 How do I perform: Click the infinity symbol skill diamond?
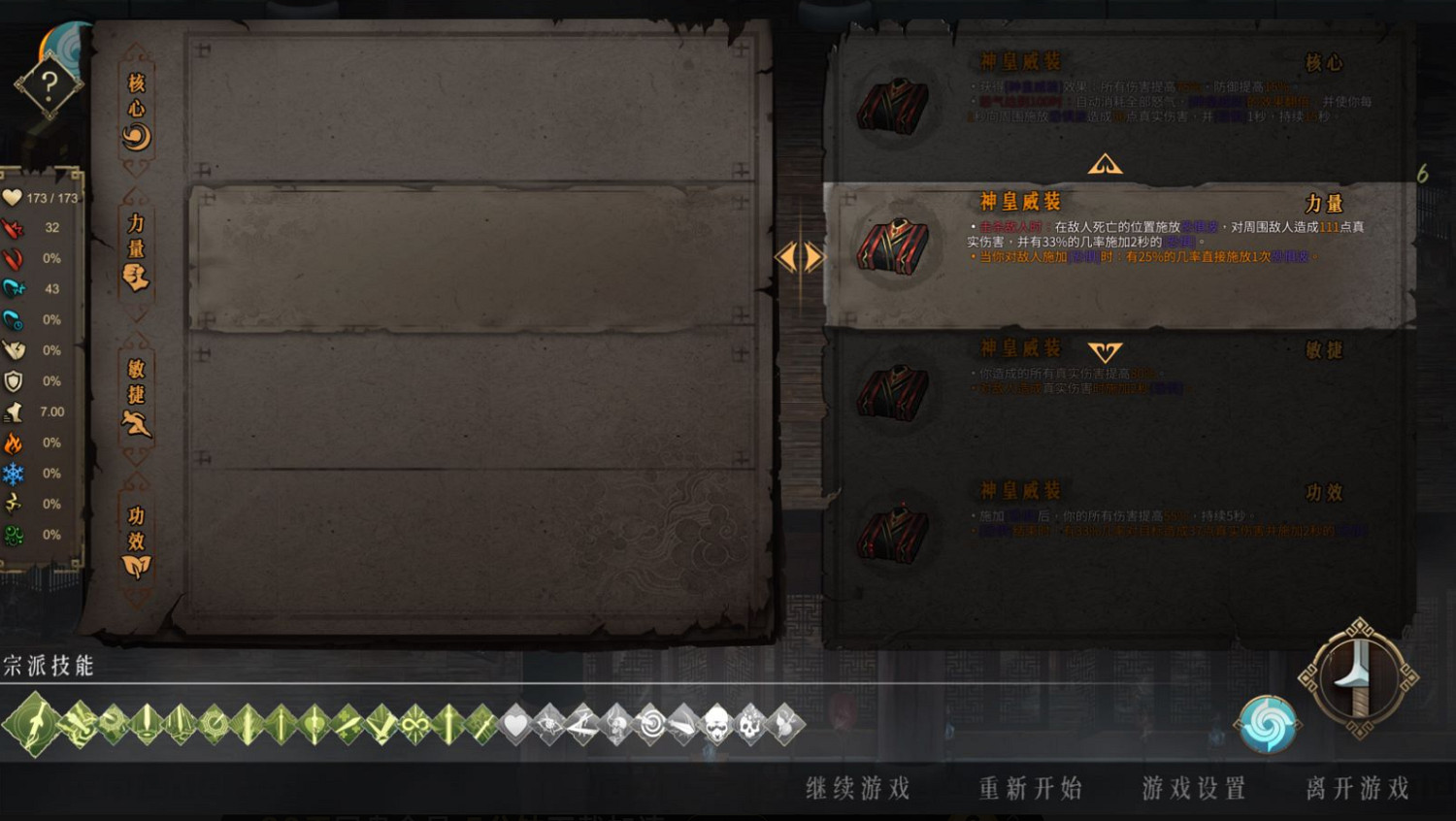(415, 723)
